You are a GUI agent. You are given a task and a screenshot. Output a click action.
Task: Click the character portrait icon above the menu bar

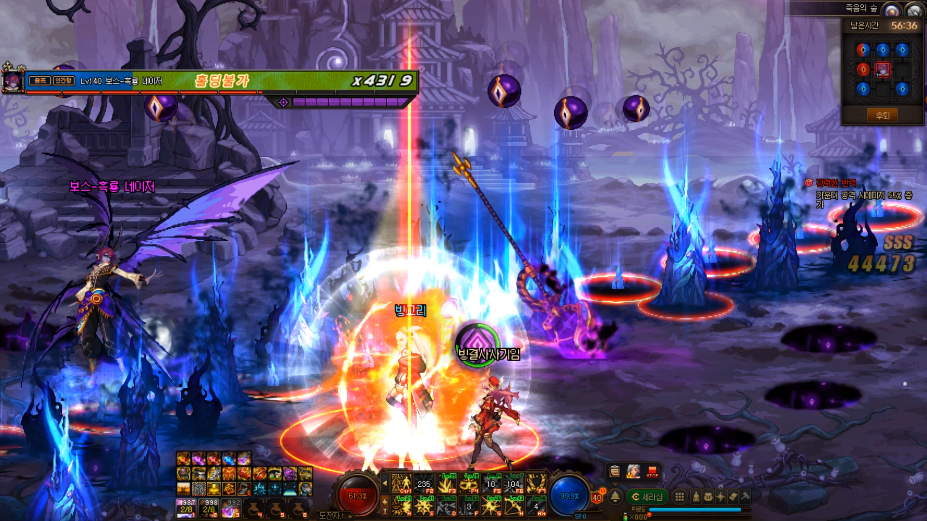tap(634, 471)
